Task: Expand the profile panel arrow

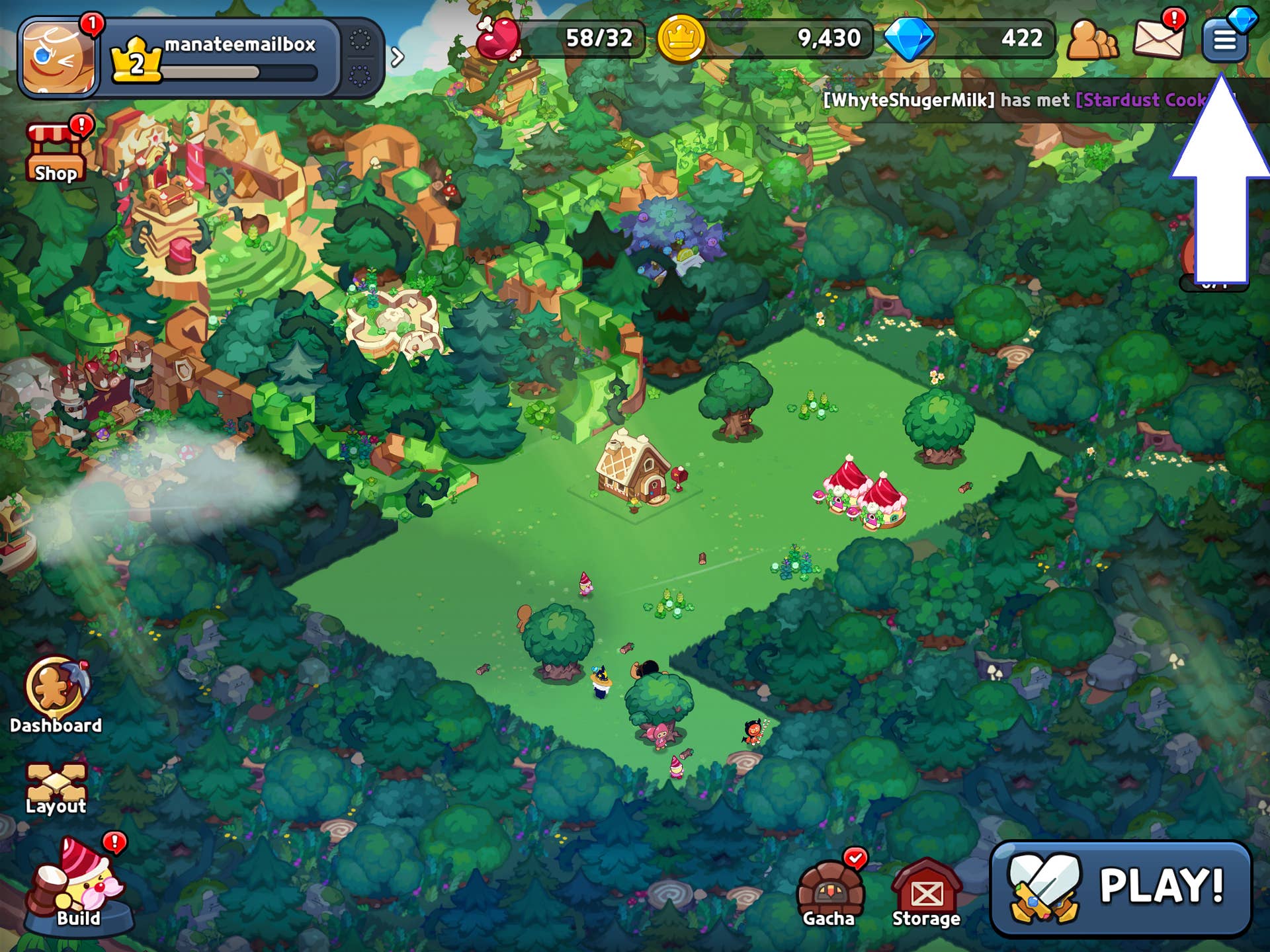Action: (397, 58)
